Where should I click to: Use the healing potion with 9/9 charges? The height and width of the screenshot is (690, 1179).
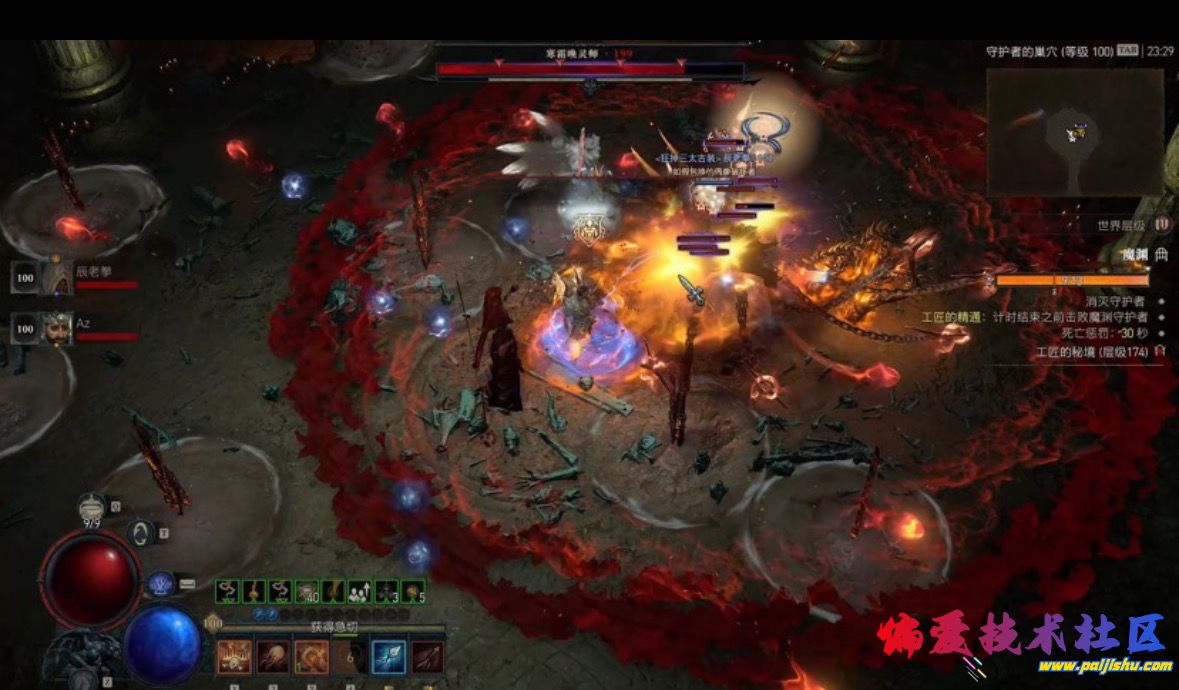coord(93,506)
